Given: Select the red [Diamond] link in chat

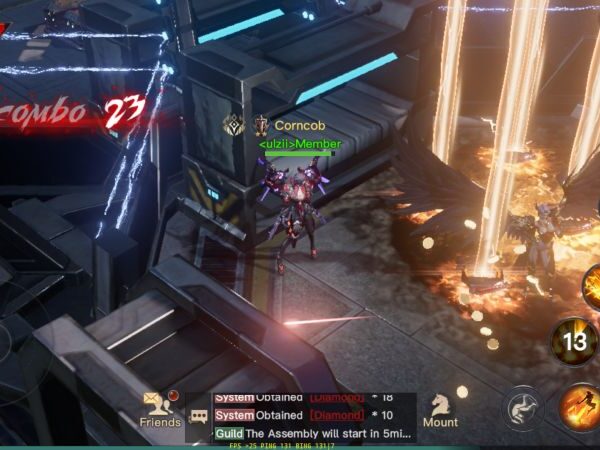Looking at the screenshot, I should pyautogui.click(x=337, y=415).
